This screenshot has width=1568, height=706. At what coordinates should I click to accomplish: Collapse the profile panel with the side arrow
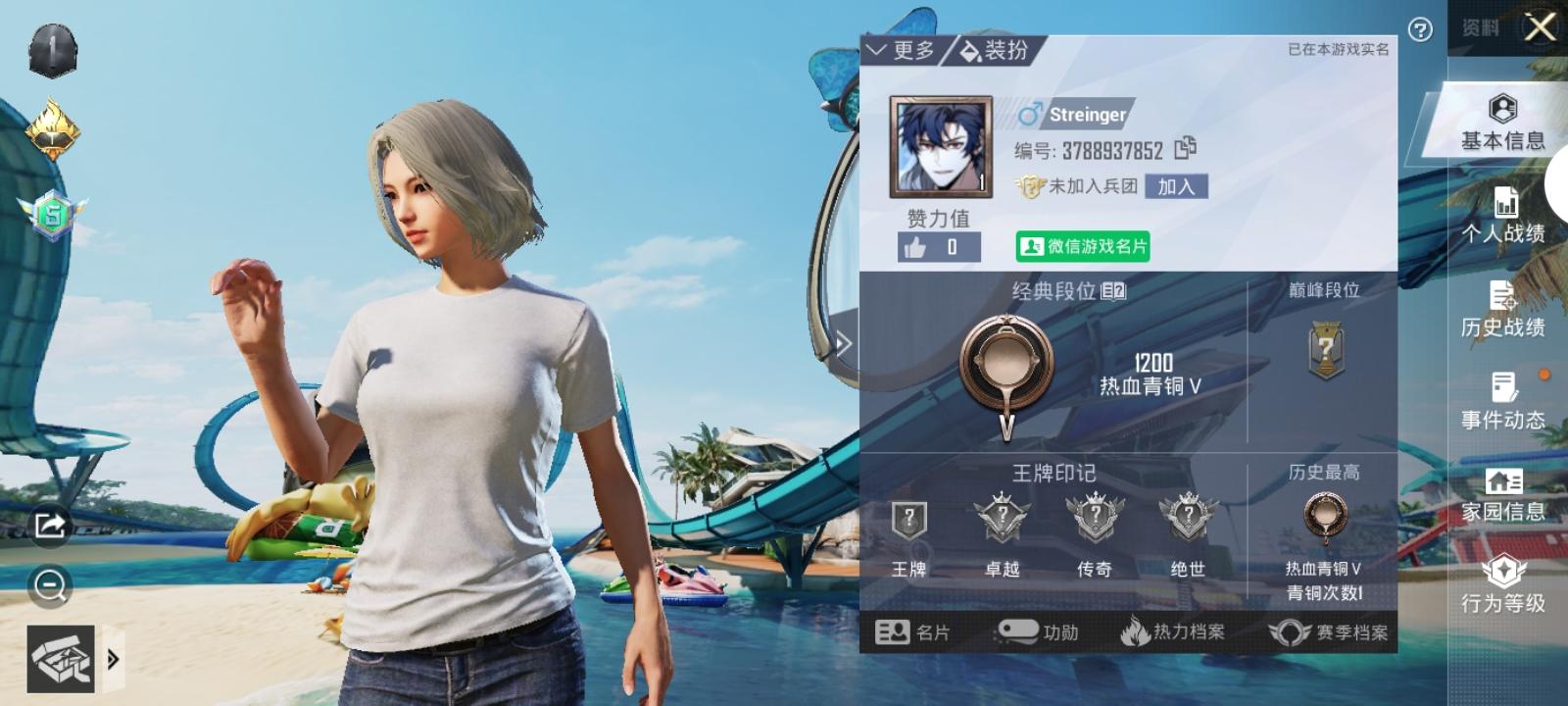[843, 343]
